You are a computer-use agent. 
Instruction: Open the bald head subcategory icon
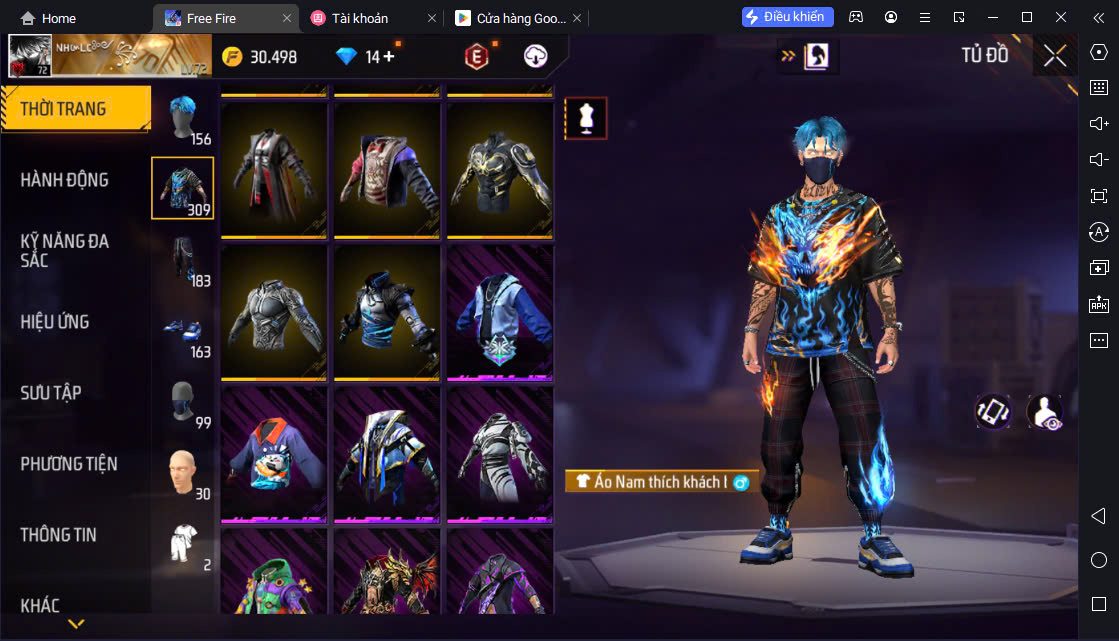pyautogui.click(x=182, y=472)
